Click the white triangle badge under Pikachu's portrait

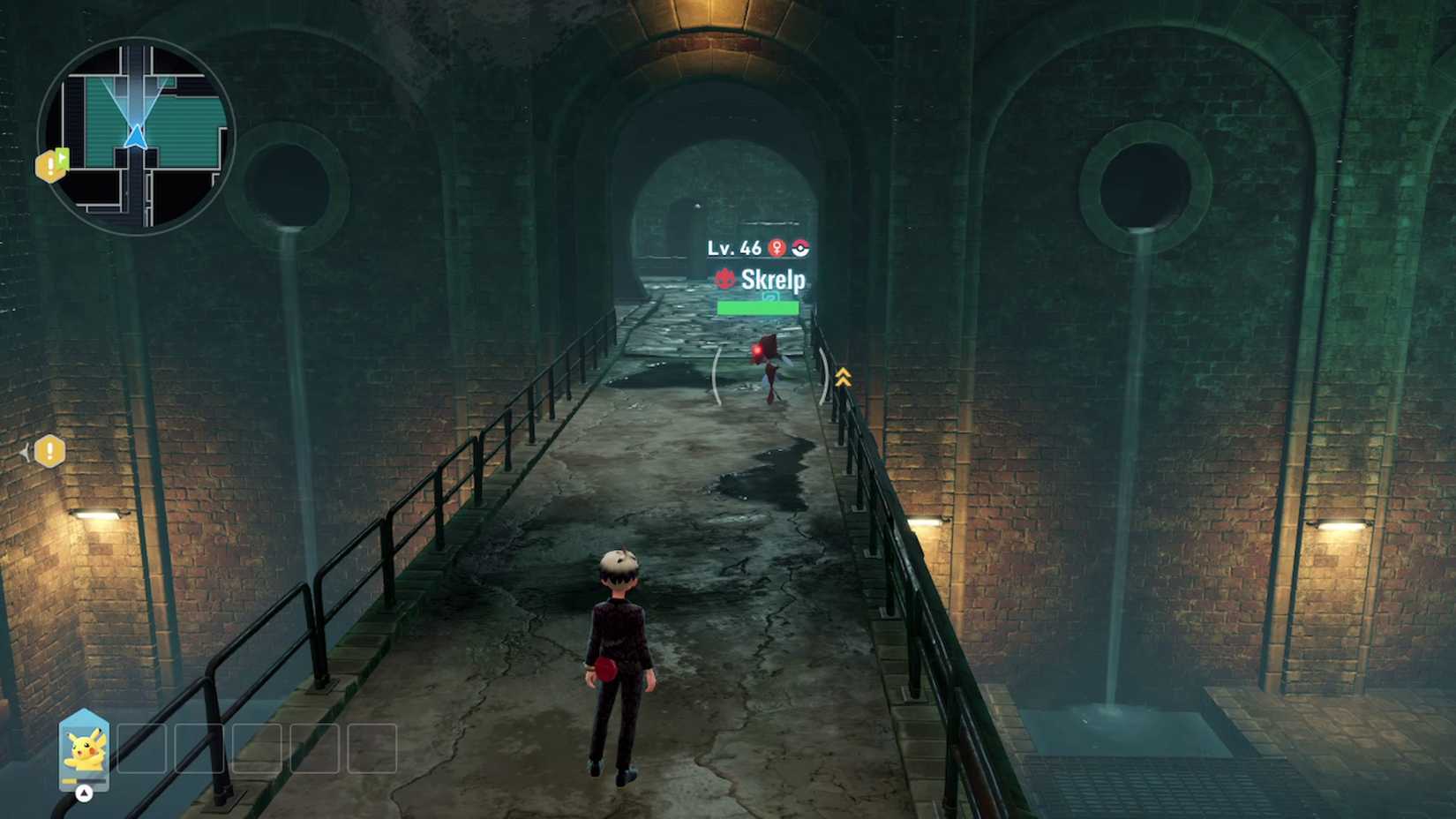(x=84, y=793)
